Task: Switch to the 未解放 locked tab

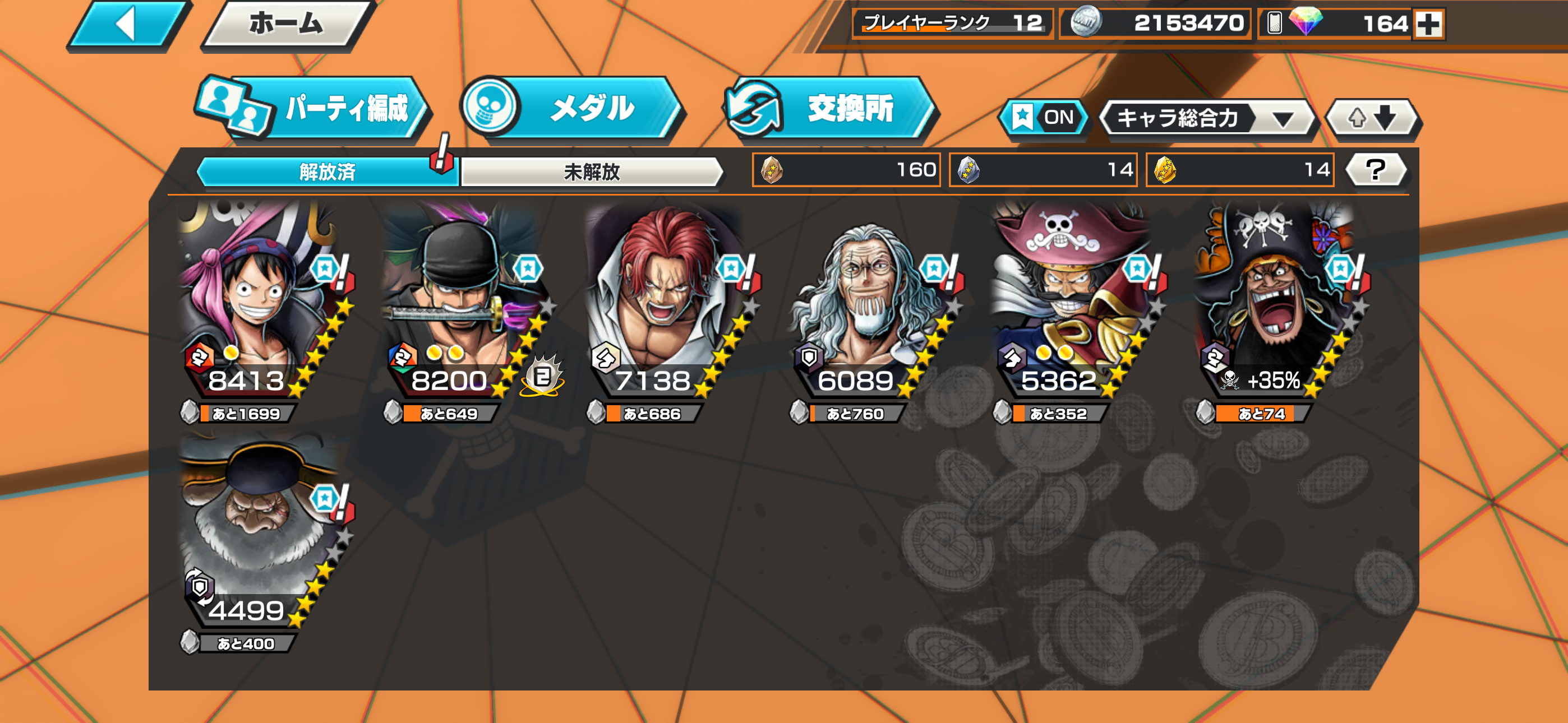Action: [x=591, y=172]
